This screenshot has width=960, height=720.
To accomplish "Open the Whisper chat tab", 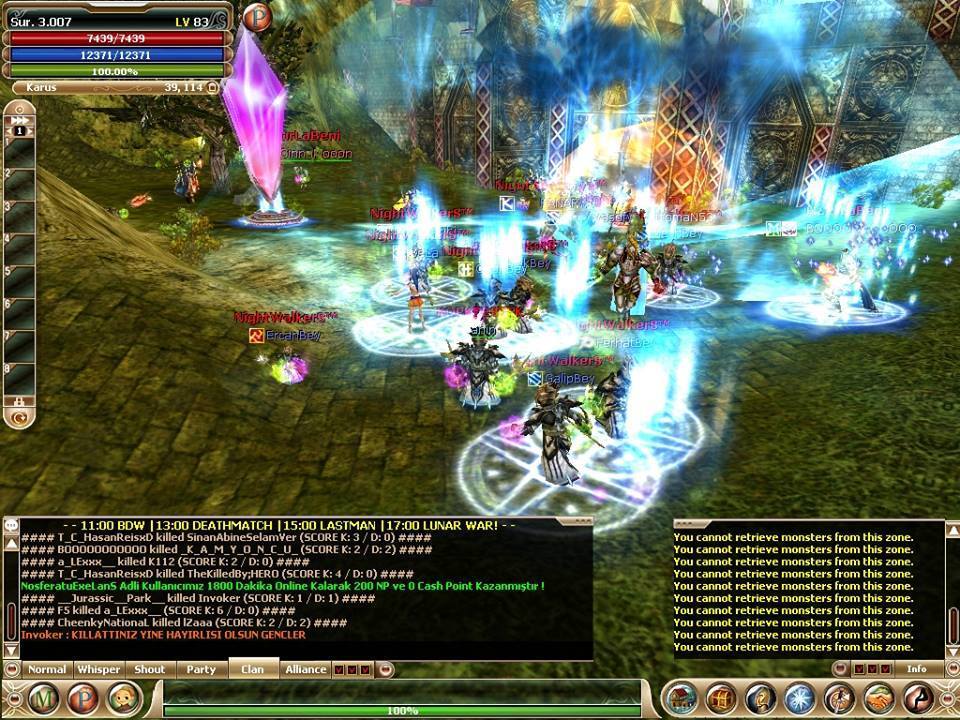I will point(99,669).
